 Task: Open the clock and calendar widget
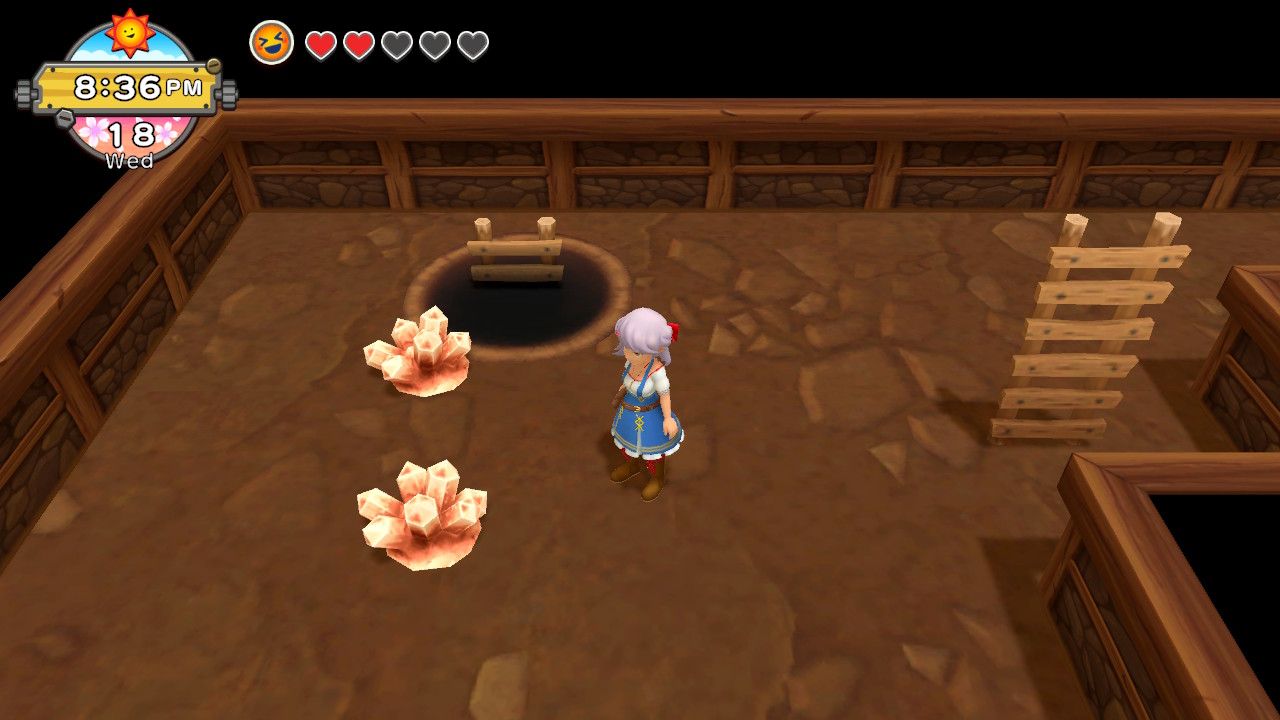click(127, 92)
